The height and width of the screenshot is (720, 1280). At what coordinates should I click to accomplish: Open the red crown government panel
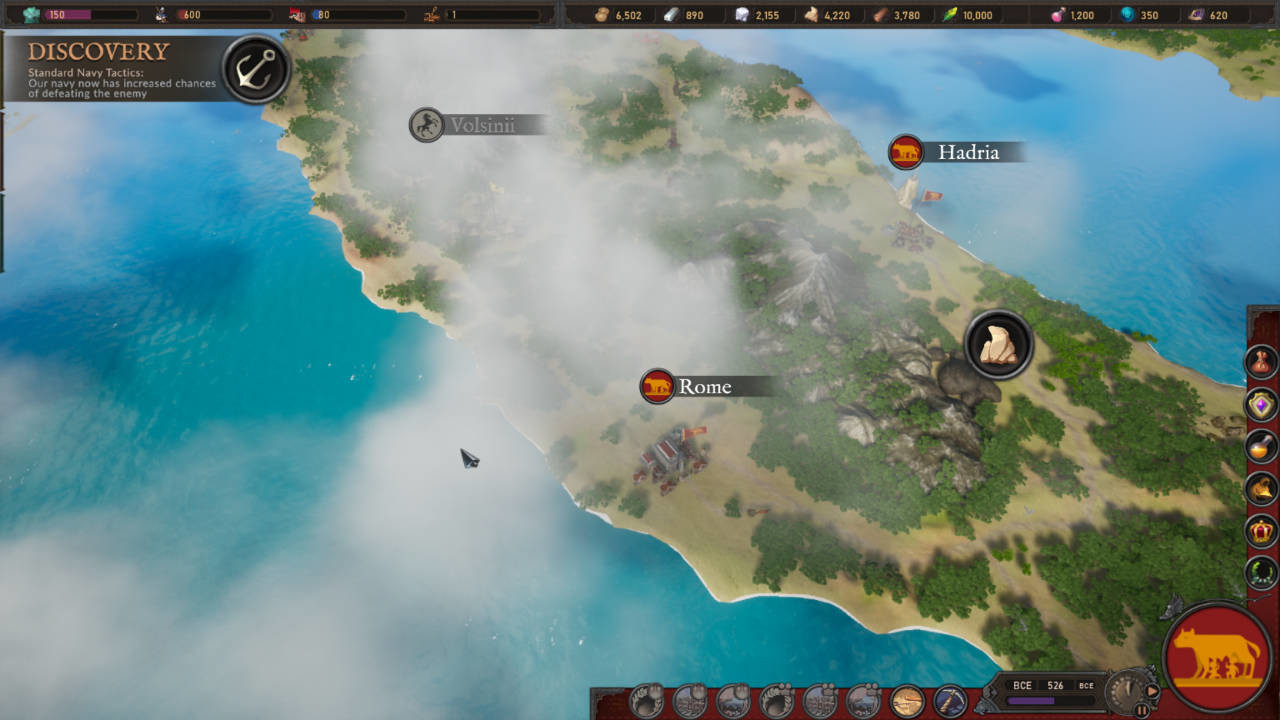click(x=1262, y=530)
